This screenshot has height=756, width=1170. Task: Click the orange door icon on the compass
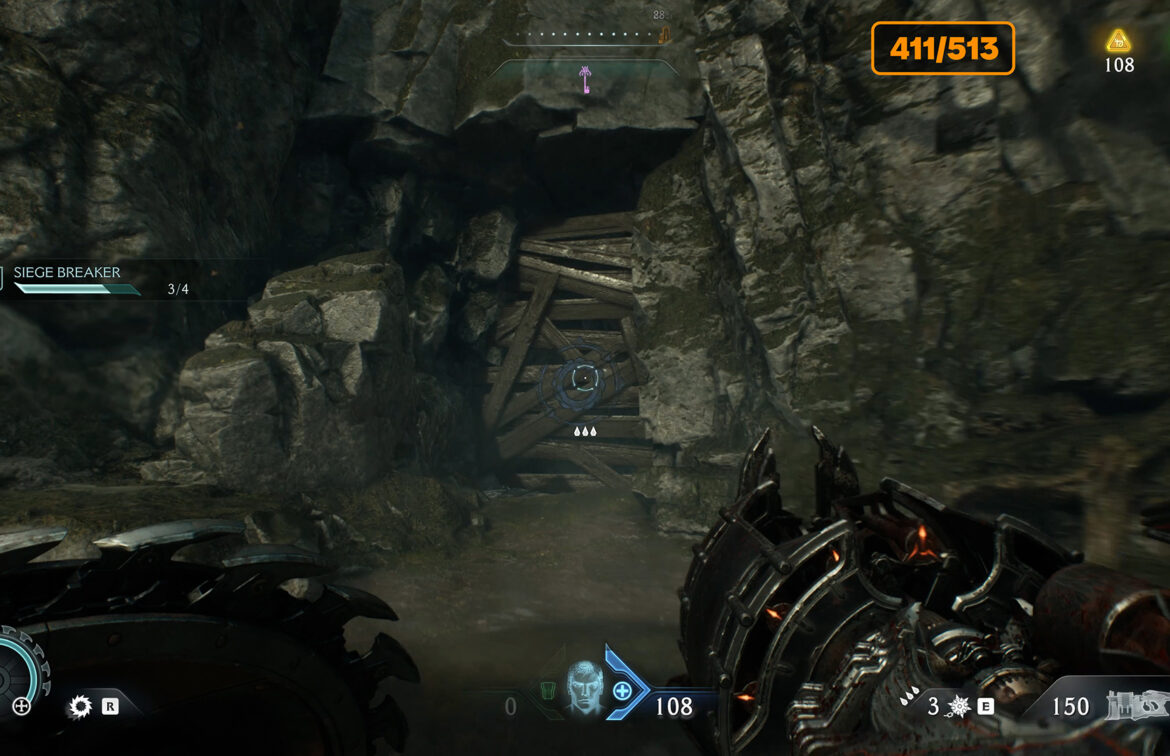pyautogui.click(x=663, y=35)
